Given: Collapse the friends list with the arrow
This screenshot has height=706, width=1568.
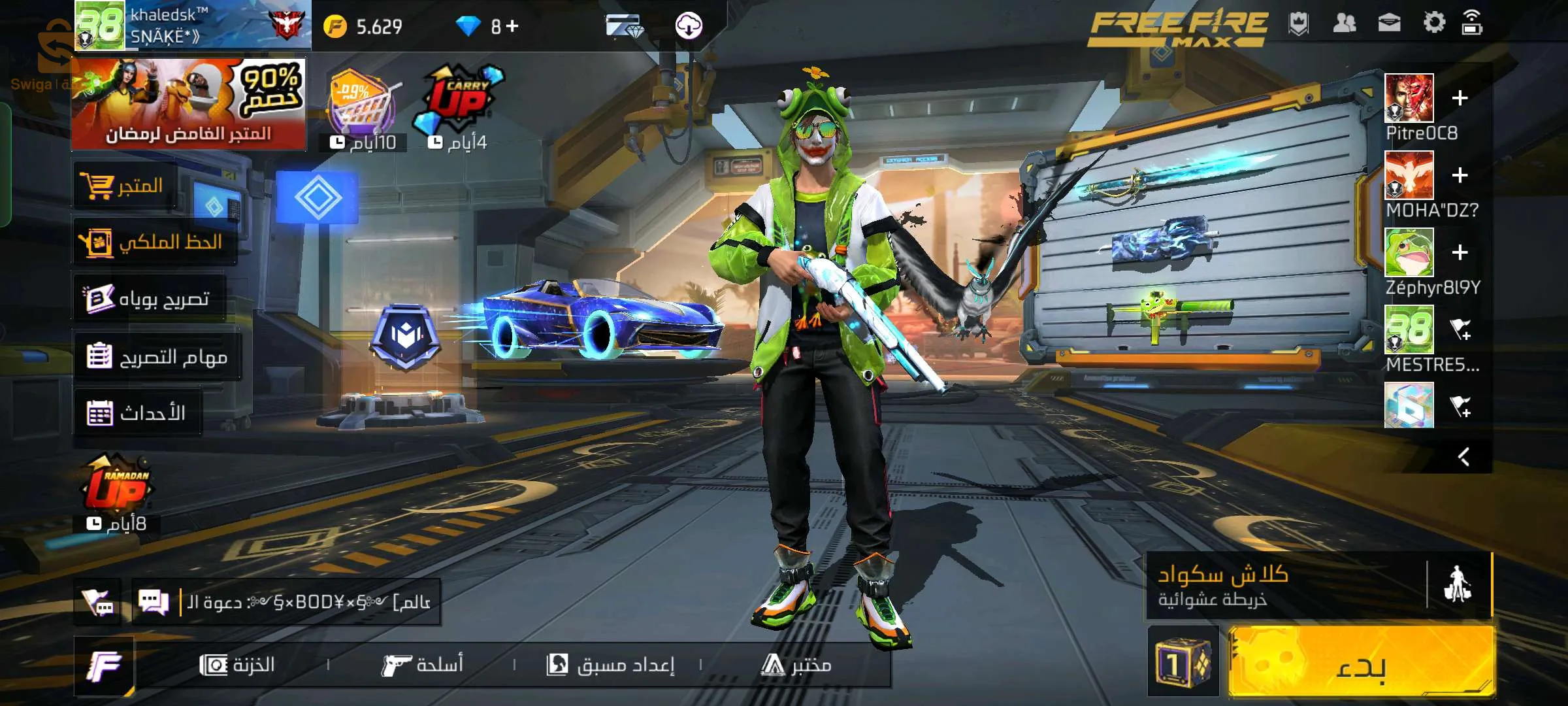Looking at the screenshot, I should (x=1463, y=456).
